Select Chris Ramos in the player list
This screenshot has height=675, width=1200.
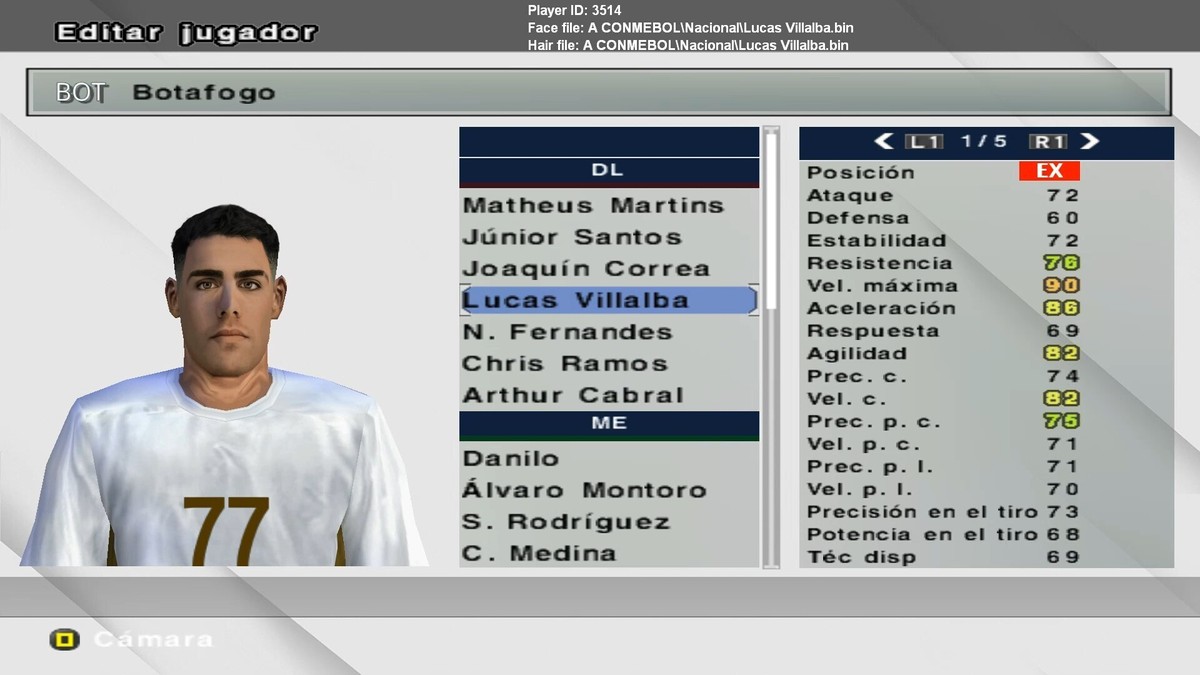click(x=565, y=364)
